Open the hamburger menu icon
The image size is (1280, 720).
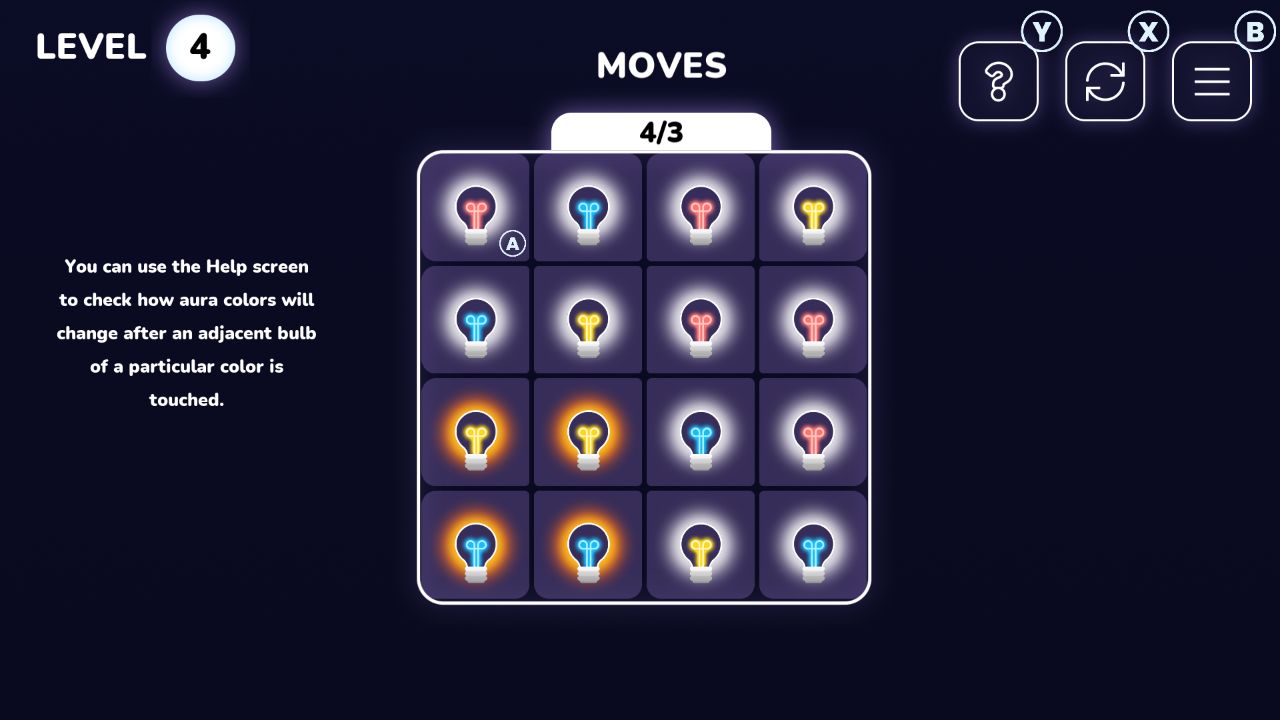tap(1211, 82)
